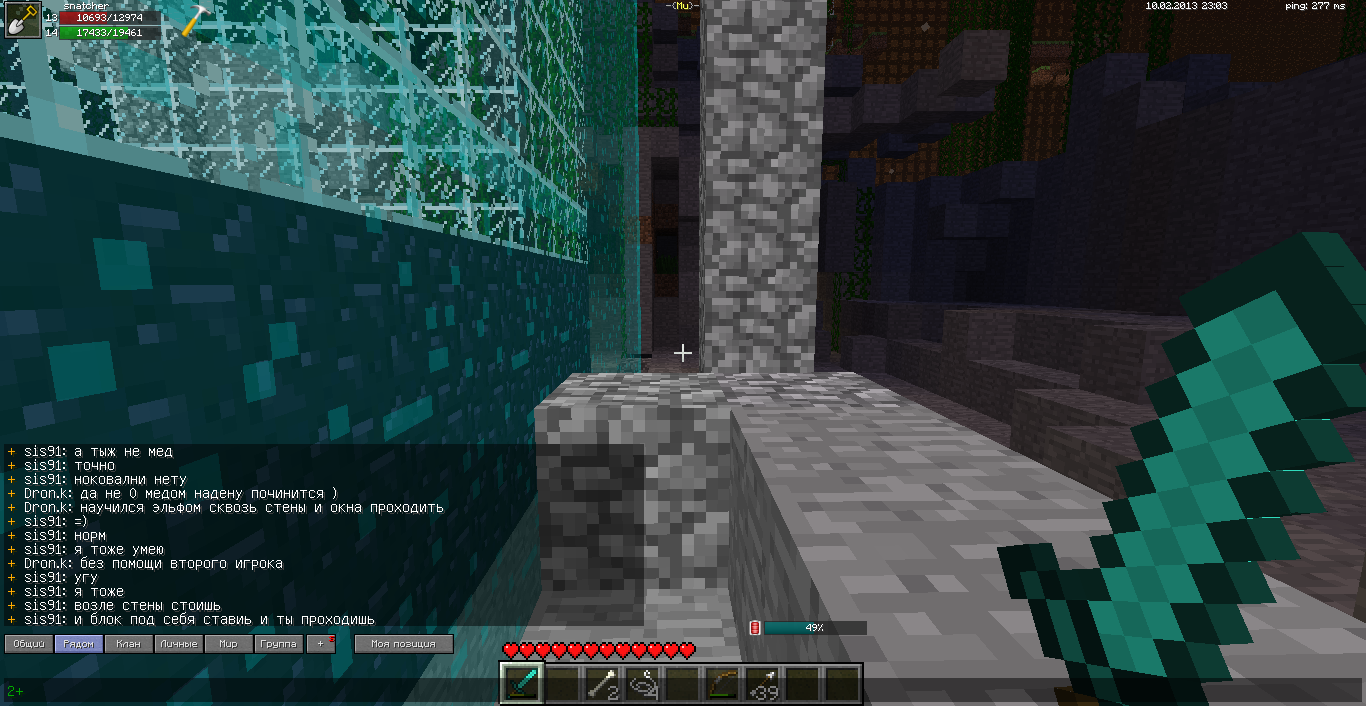This screenshot has width=1366, height=706.
Task: Choose the bone in the hotbar
Action: tap(602, 684)
